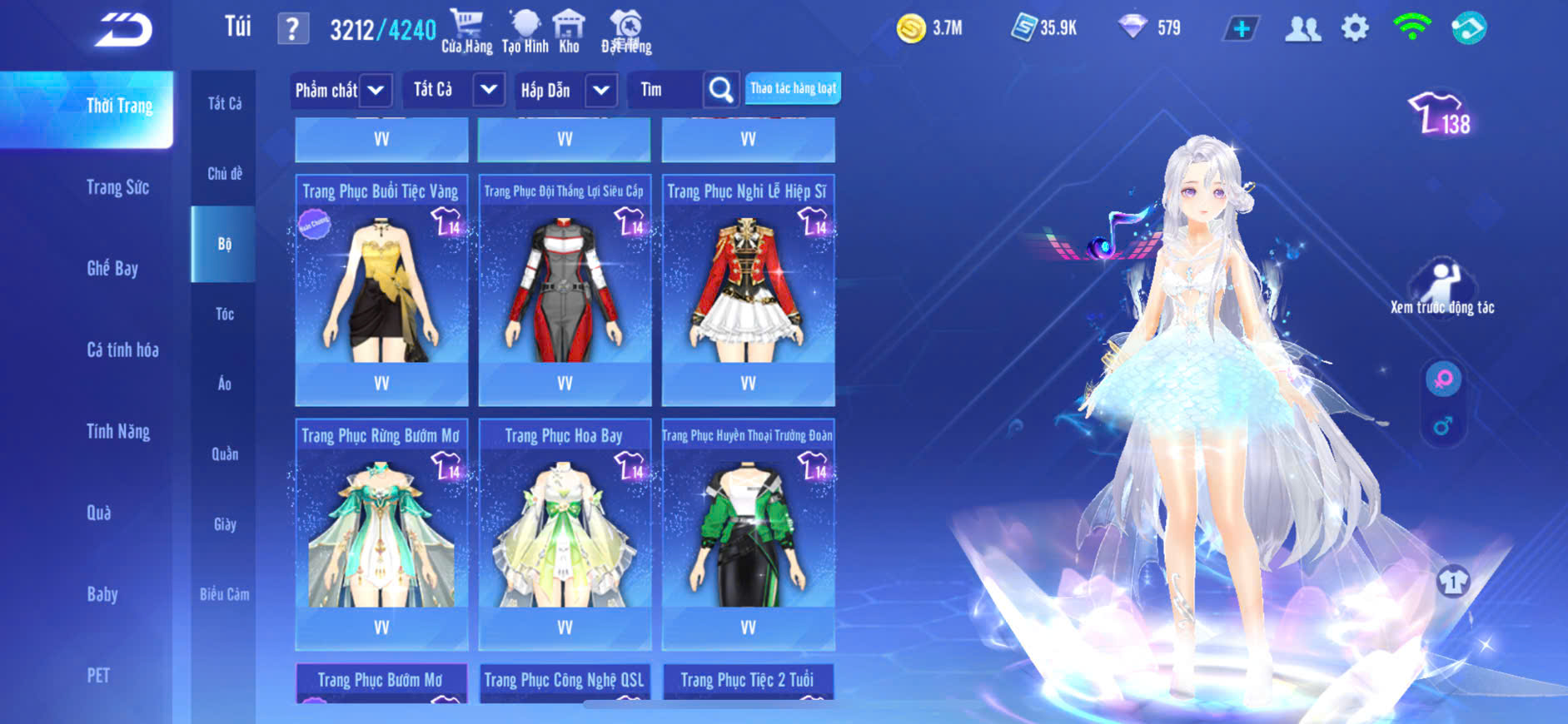This screenshot has width=1568, height=724.
Task: Open Cửa Hàng shop
Action: [x=466, y=32]
